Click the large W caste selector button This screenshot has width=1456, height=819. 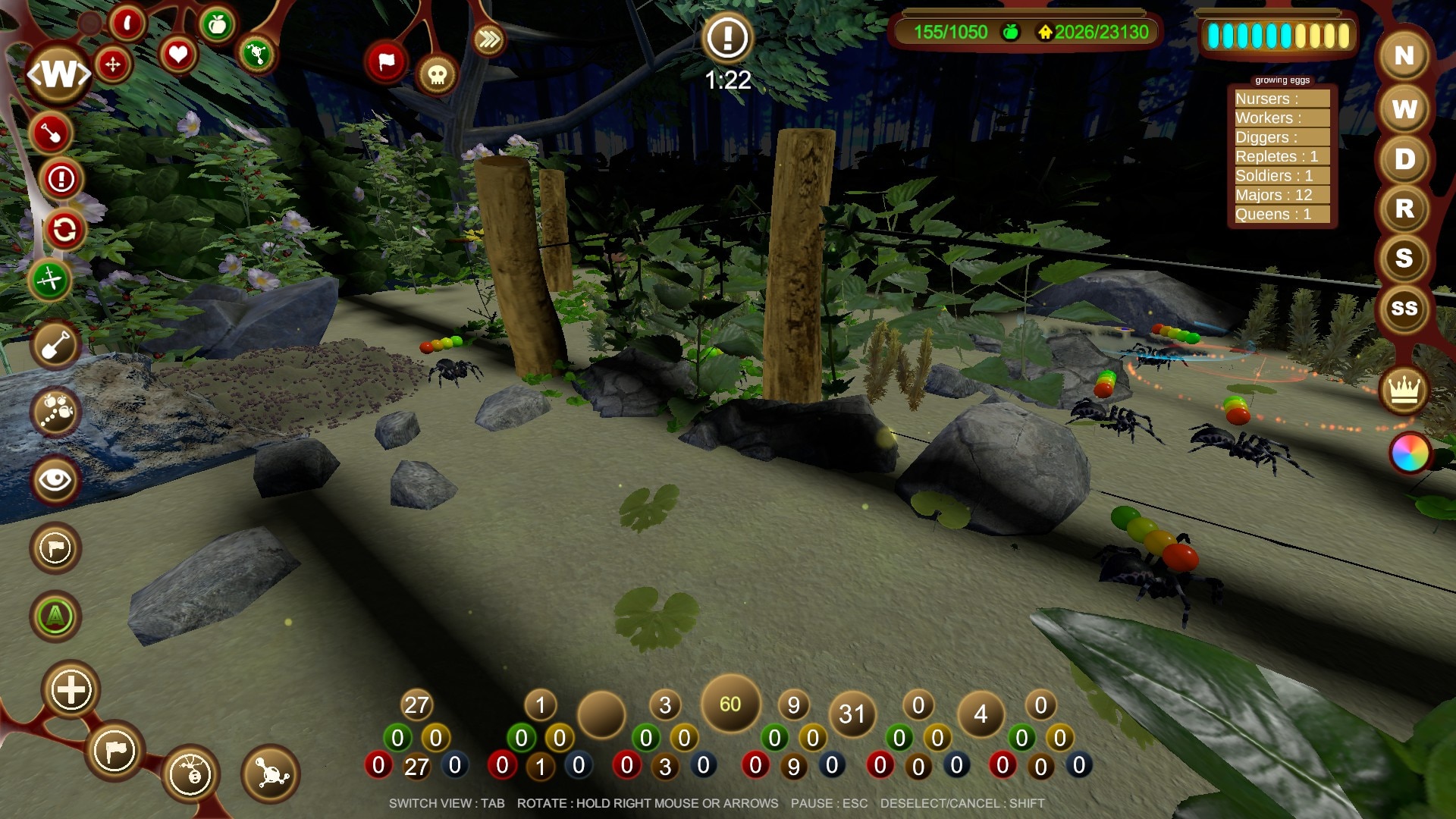tap(59, 74)
